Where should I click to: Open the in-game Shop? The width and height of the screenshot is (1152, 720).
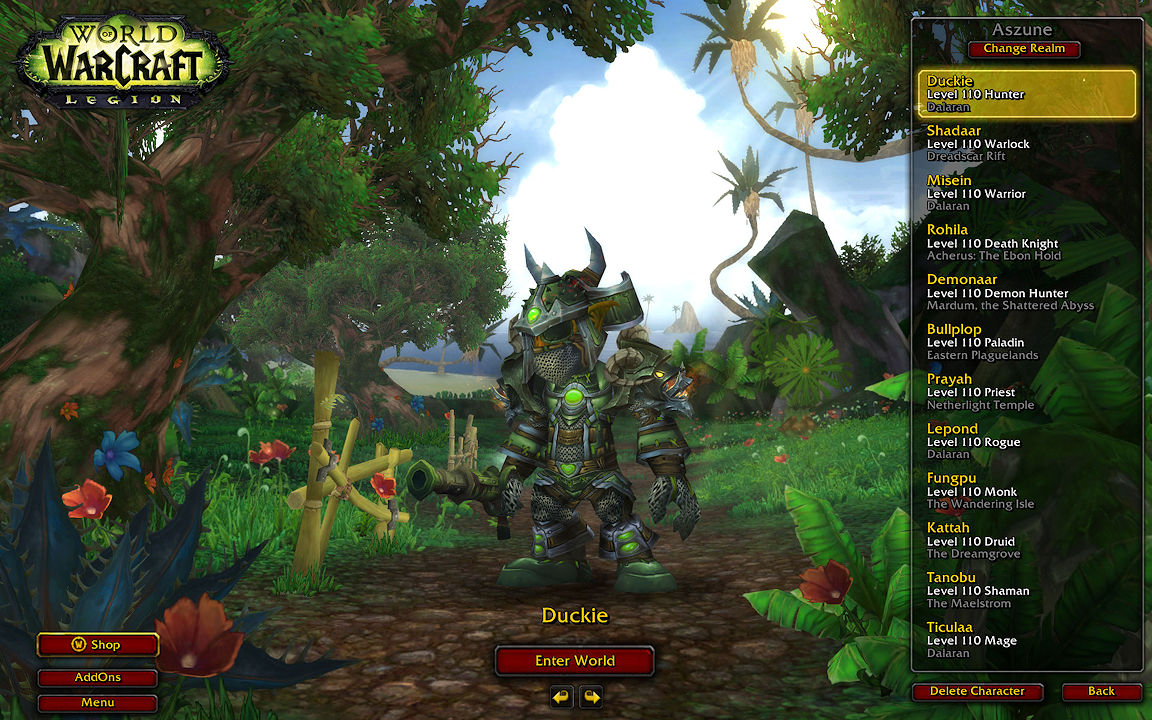(98, 645)
